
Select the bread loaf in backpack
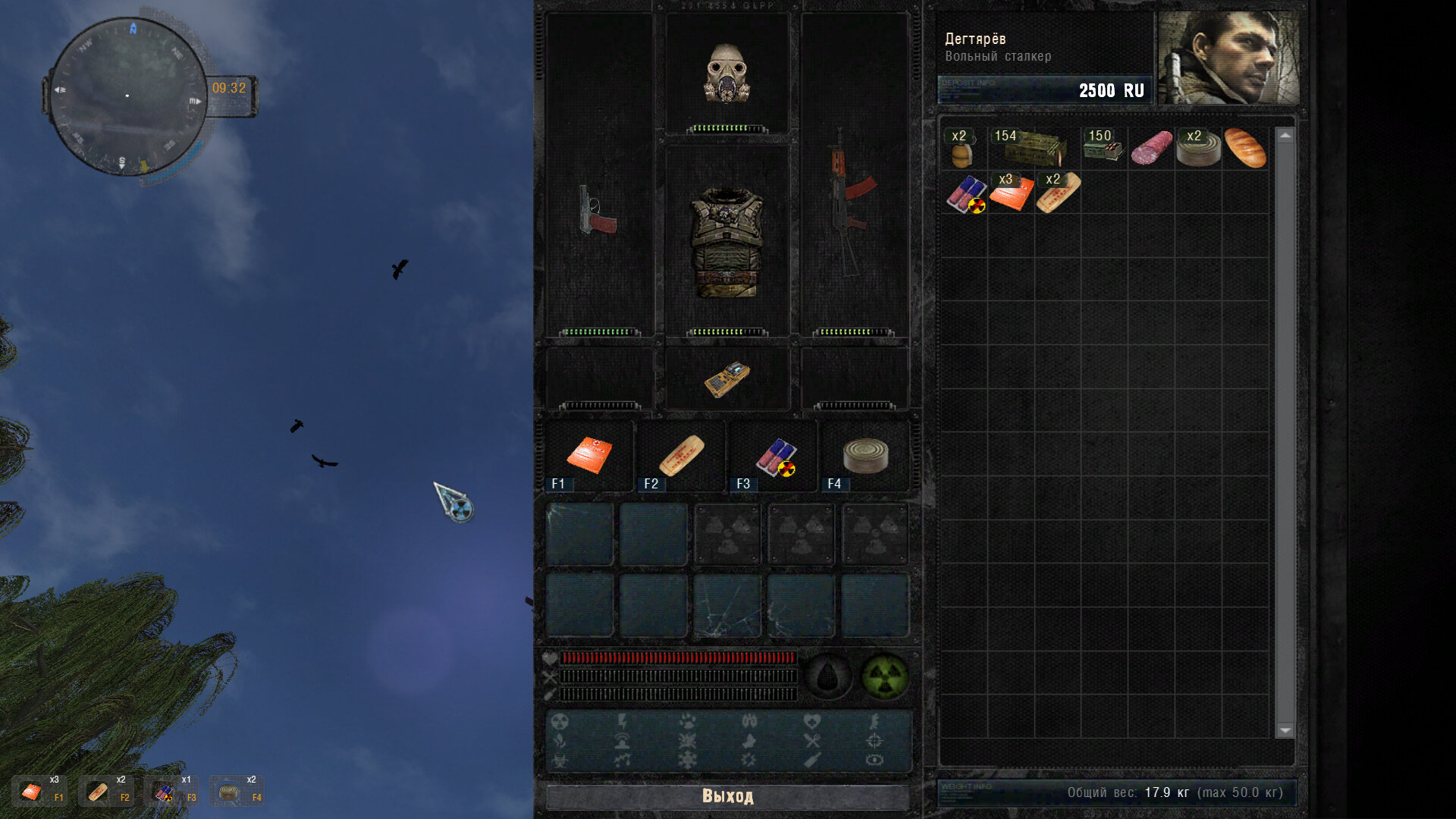[x=1245, y=148]
